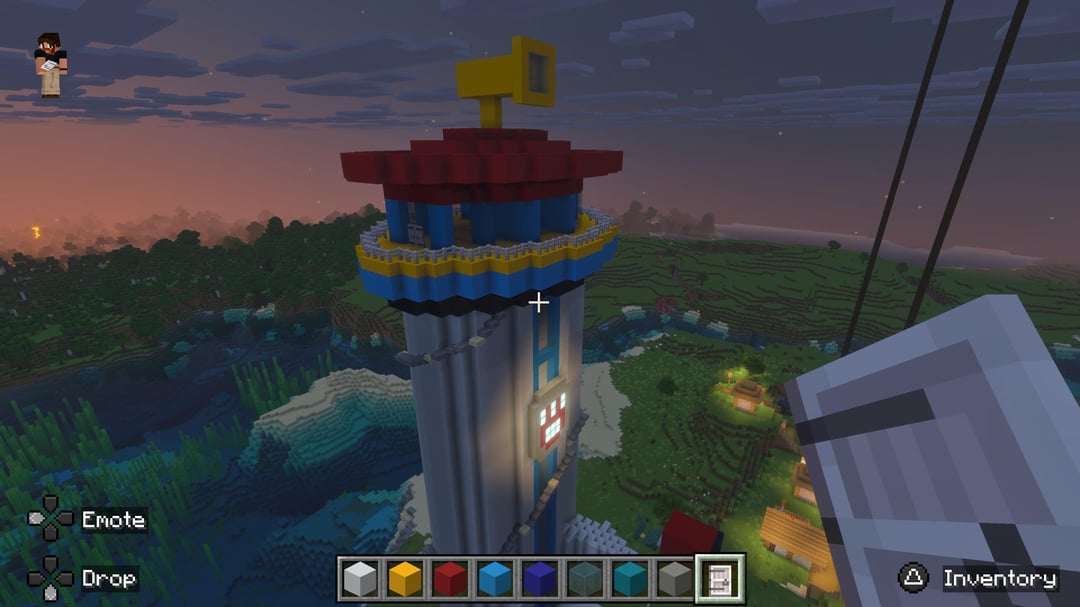Screen dimensions: 1080x607
Task: Select the yellow block hotbar slot
Action: point(405,579)
